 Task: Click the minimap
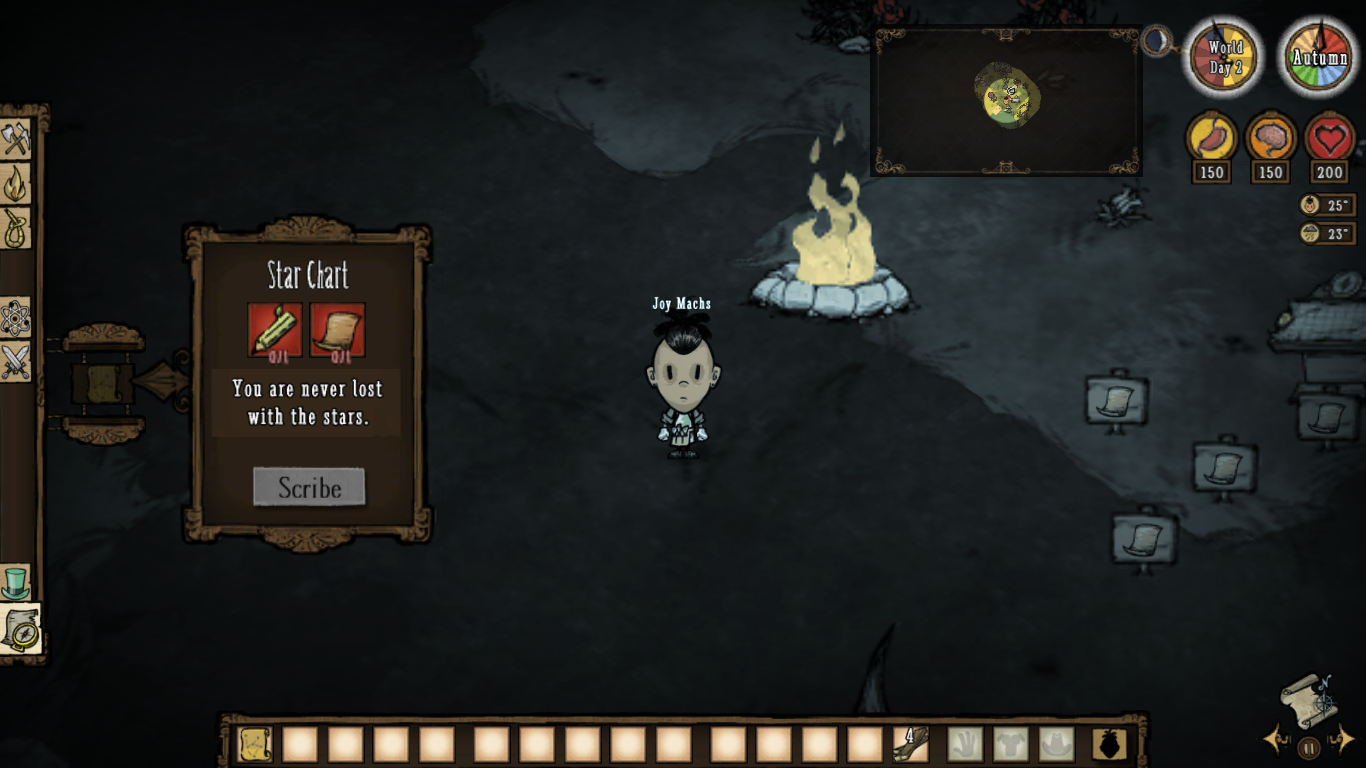click(1007, 100)
